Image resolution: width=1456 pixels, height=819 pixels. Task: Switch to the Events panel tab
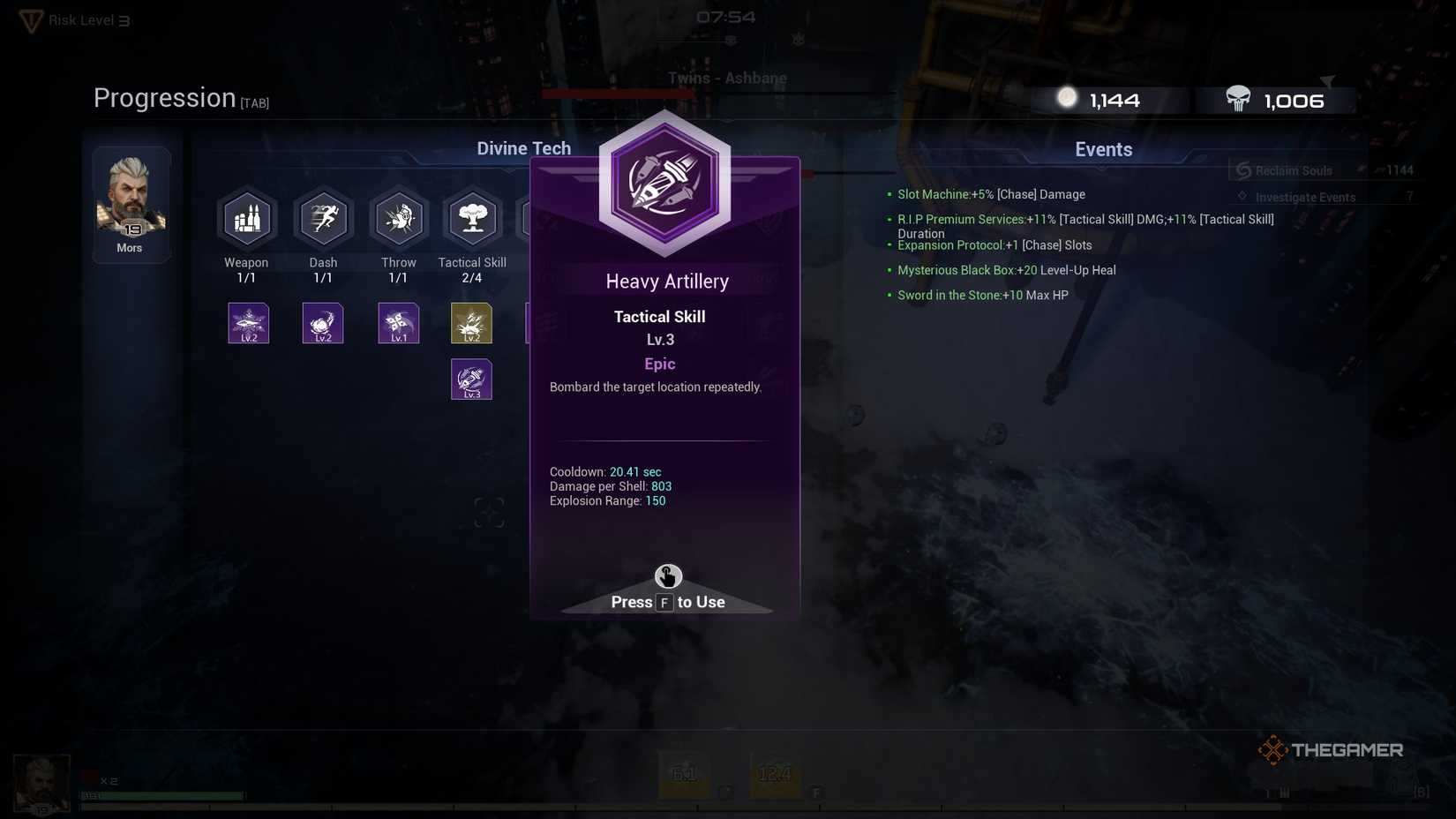[1103, 148]
